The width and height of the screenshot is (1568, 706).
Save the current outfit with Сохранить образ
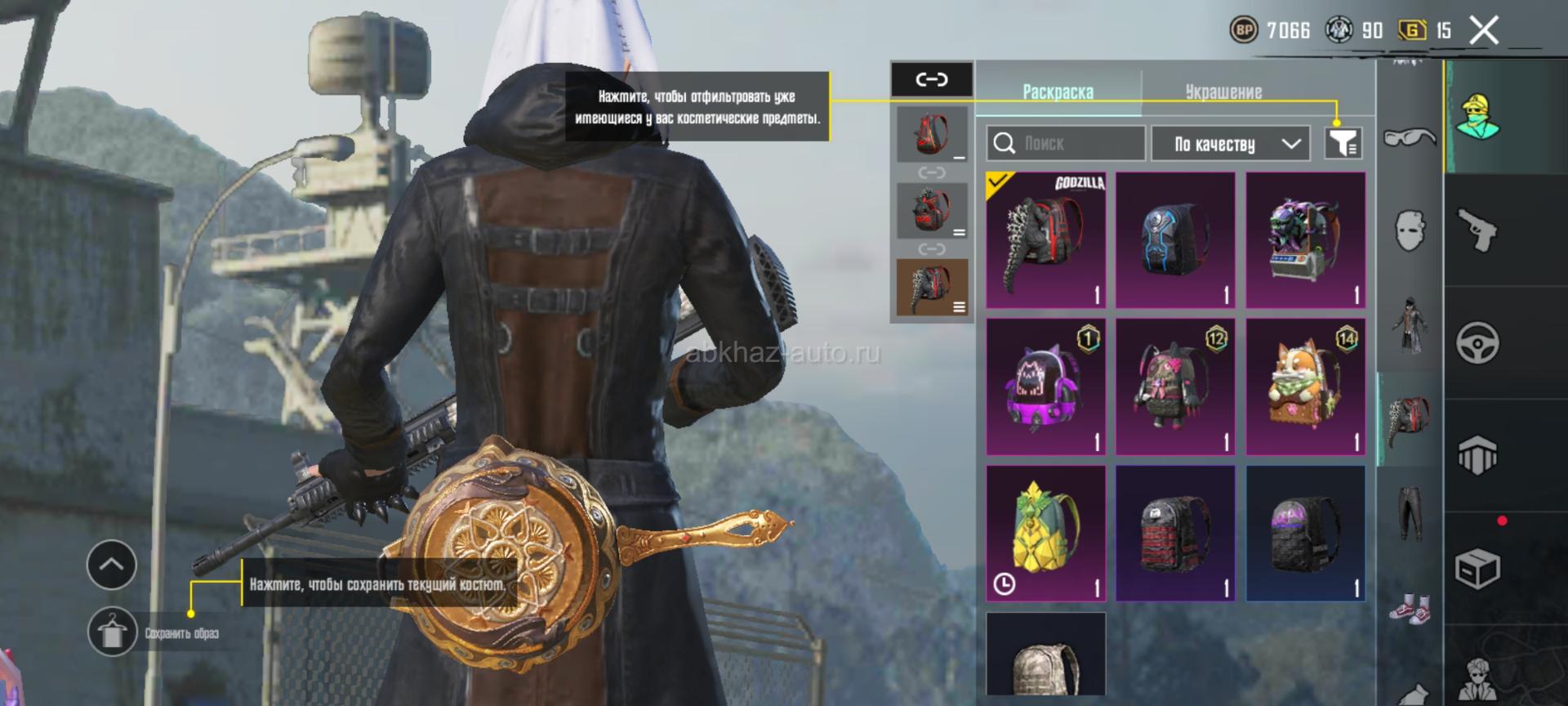[x=113, y=632]
